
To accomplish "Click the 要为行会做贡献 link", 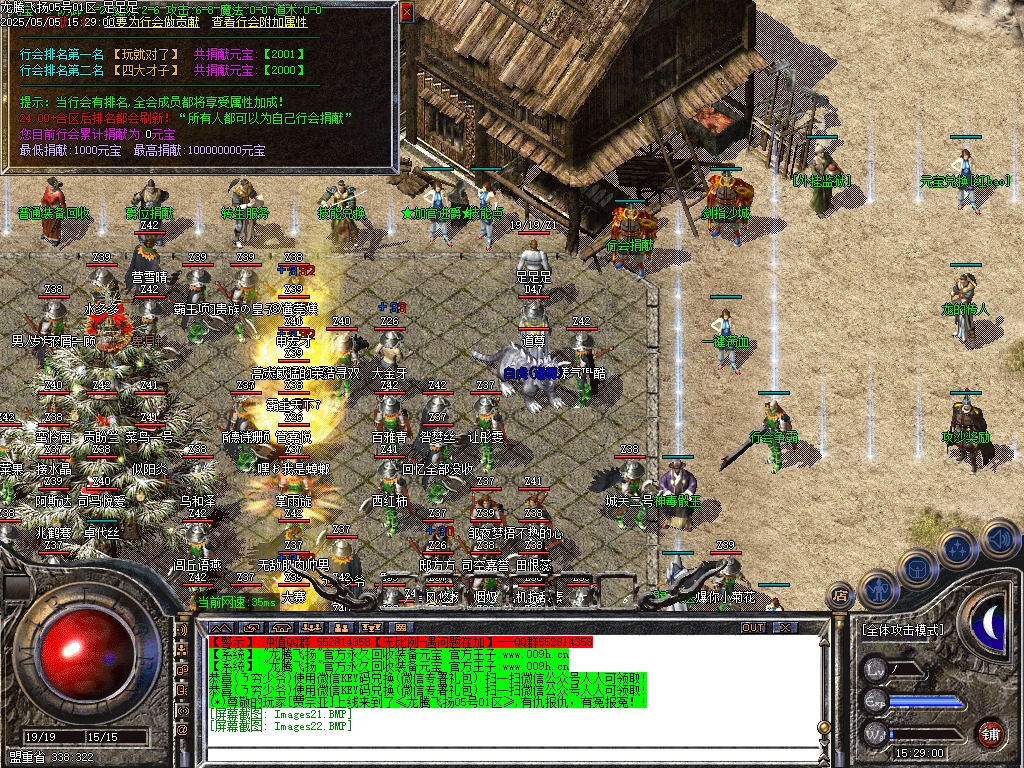I will [x=155, y=22].
